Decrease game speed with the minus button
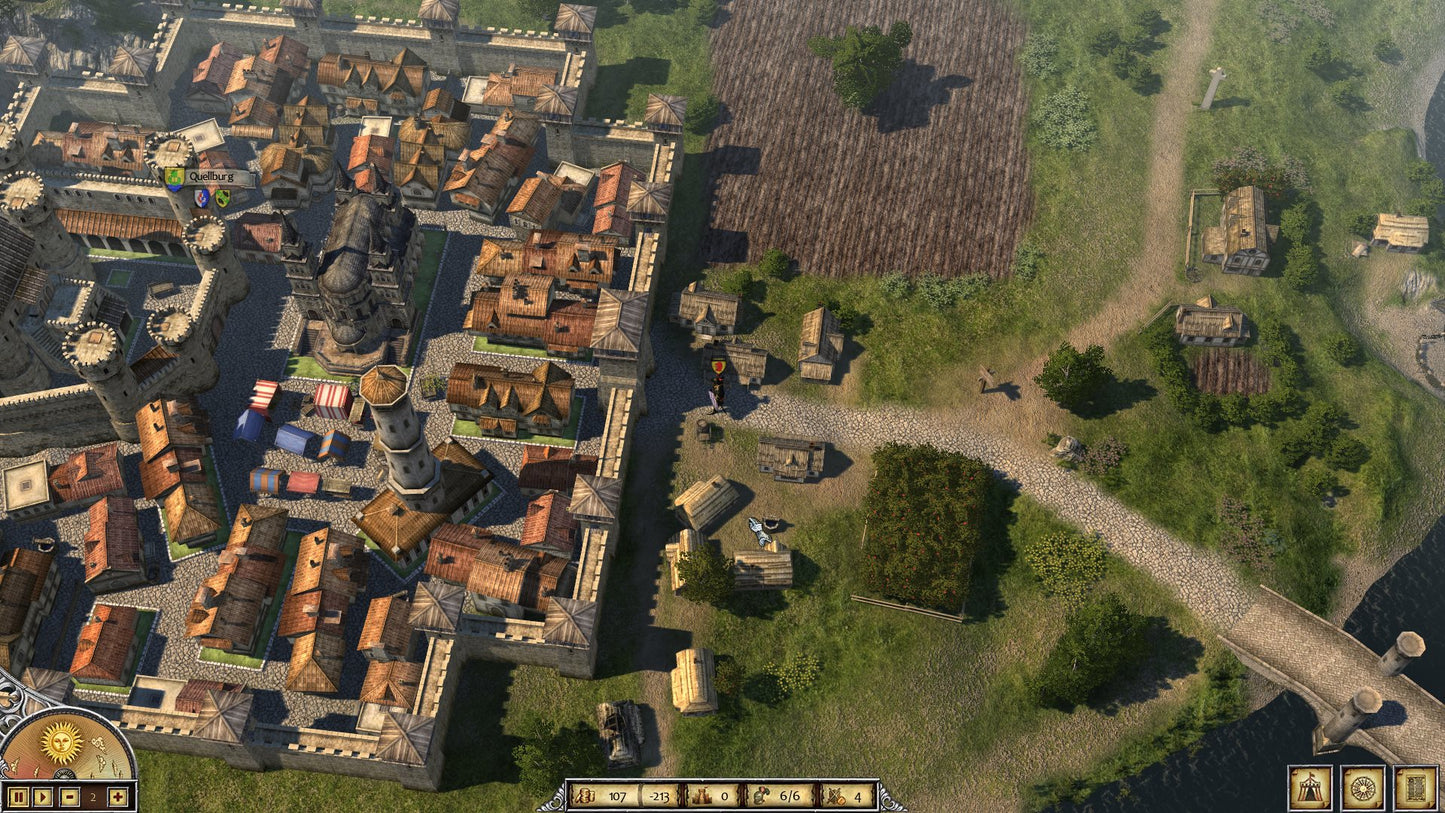1445x813 pixels. tap(68, 797)
